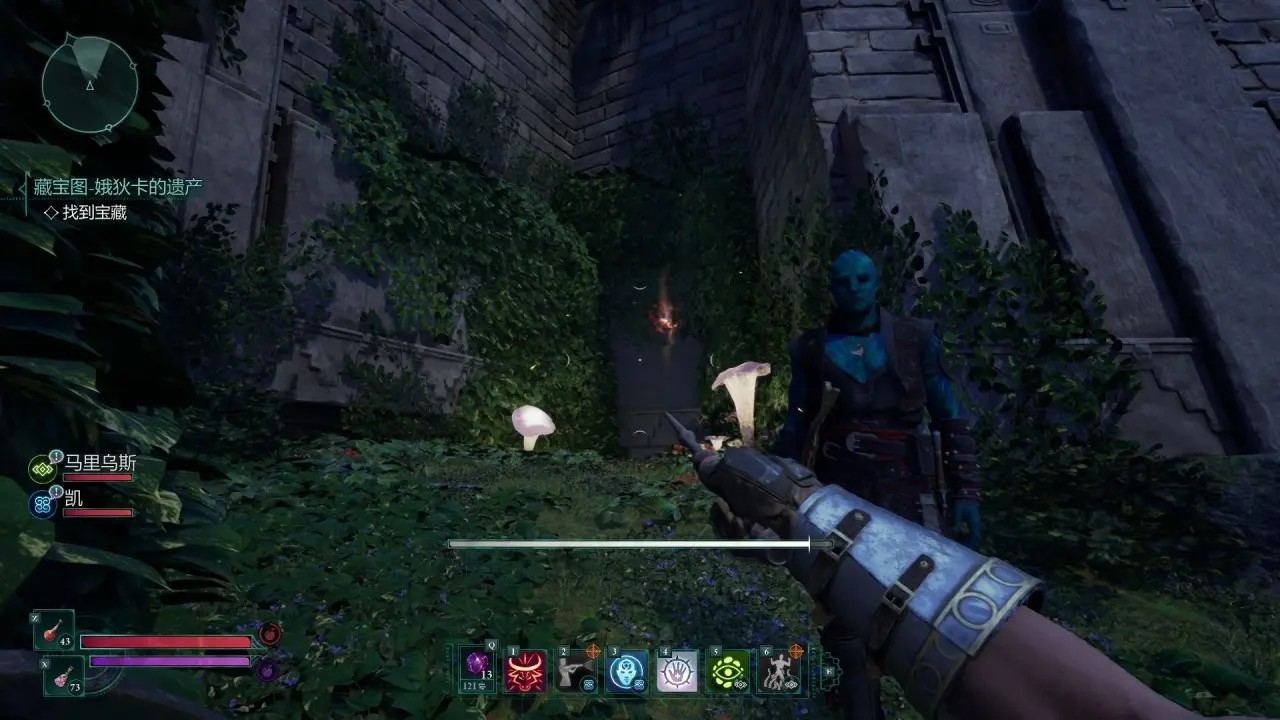Use the figure with tentacles ability
This screenshot has height=720, width=1280.
[x=779, y=669]
